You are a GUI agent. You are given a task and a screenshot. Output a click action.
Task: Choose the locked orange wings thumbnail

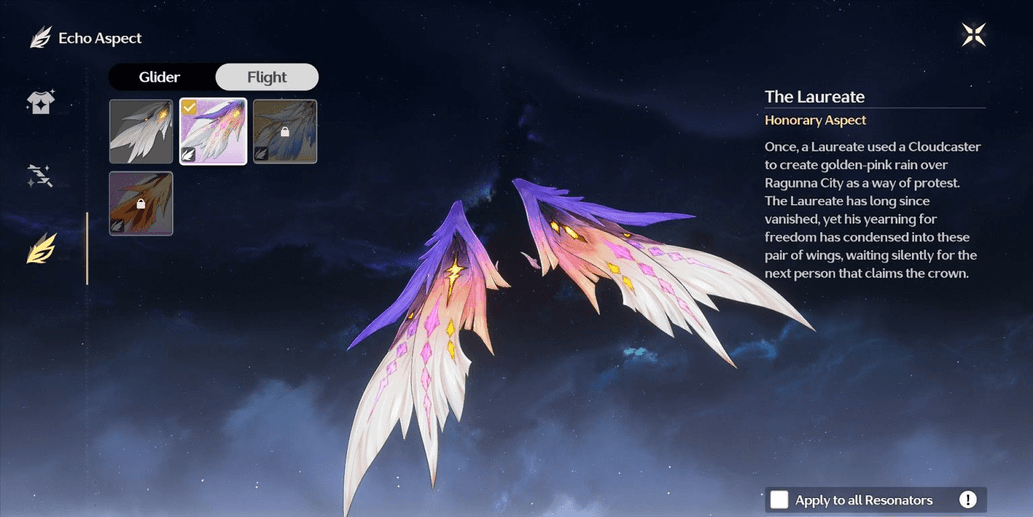(x=141, y=203)
